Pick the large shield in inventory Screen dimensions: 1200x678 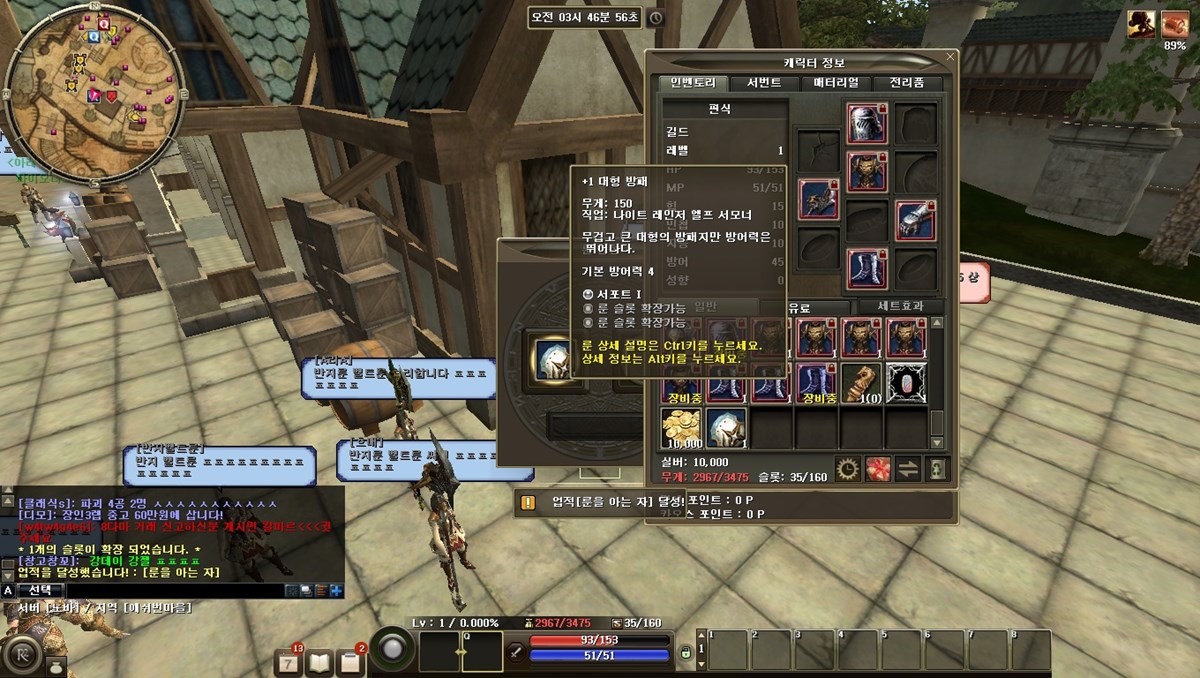[727, 428]
